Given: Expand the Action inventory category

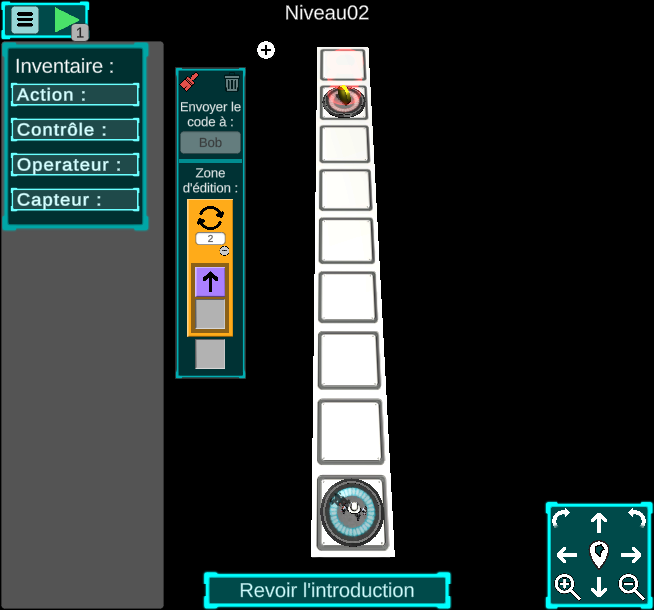Looking at the screenshot, I should tap(75, 95).
